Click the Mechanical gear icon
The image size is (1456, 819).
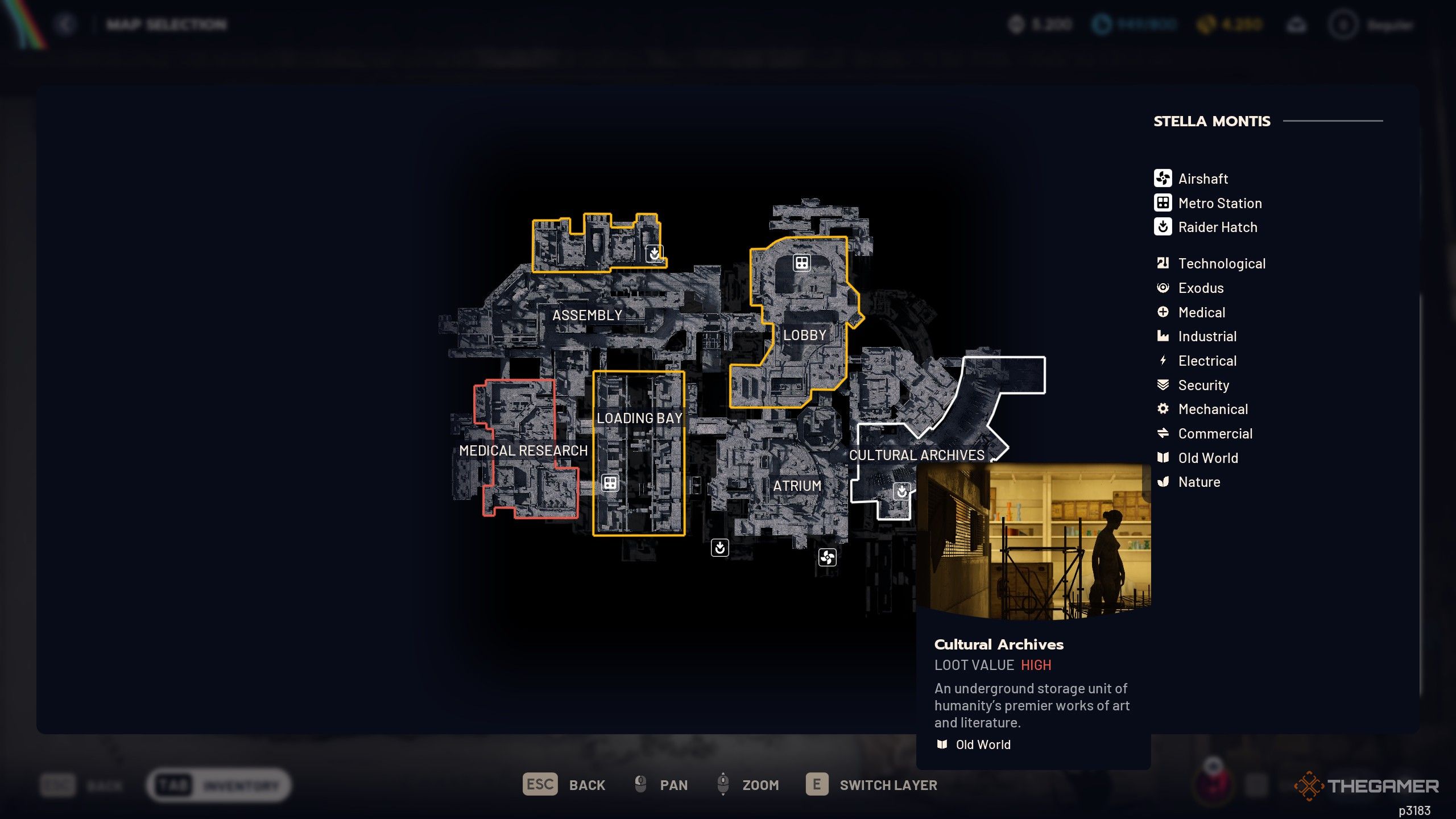(x=1163, y=409)
